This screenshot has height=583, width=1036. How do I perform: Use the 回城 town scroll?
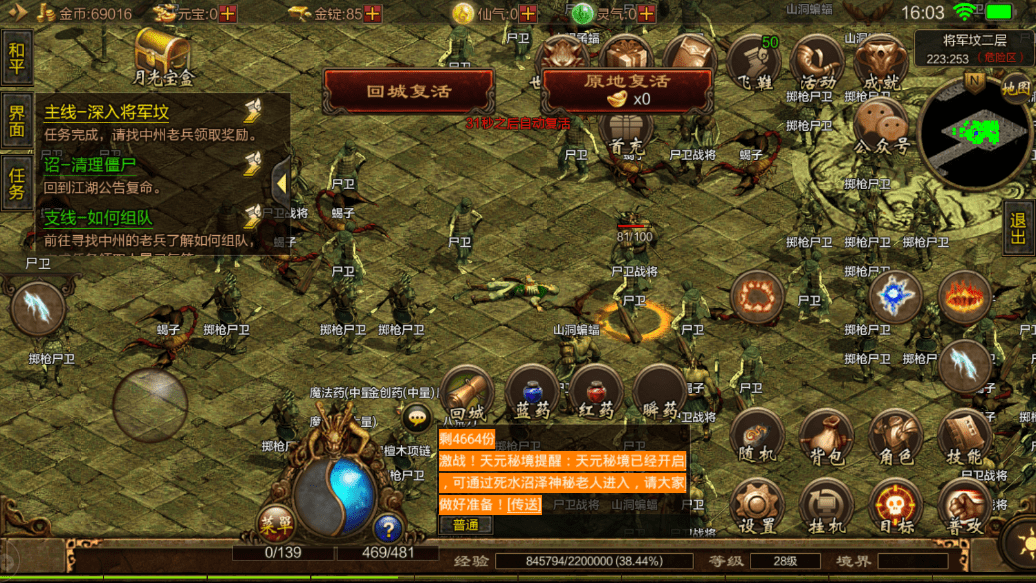[x=468, y=393]
